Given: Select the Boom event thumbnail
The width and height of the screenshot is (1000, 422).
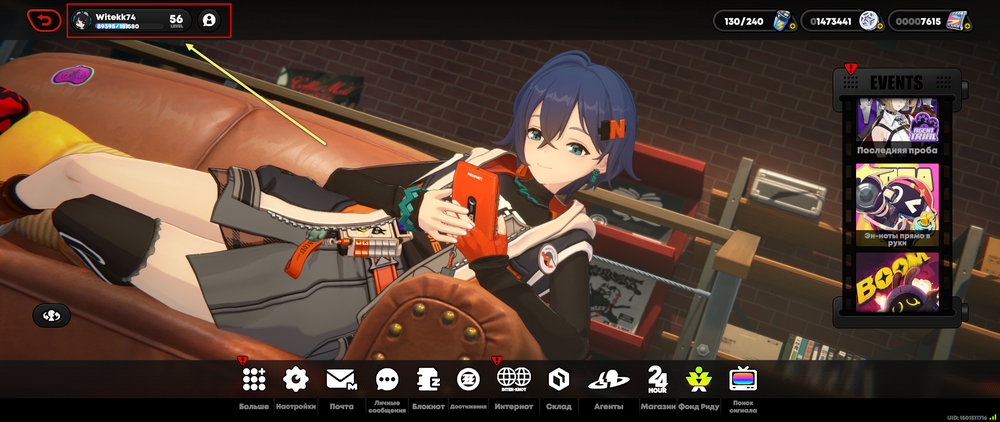Looking at the screenshot, I should pos(896,280).
